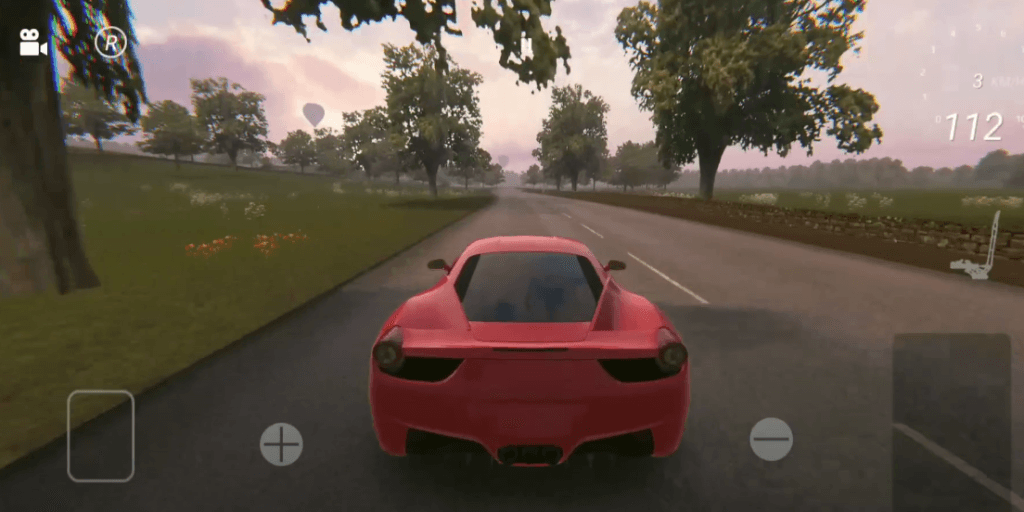The width and height of the screenshot is (1024, 512).
Task: Tap the pause icon at top center
Action: [526, 45]
